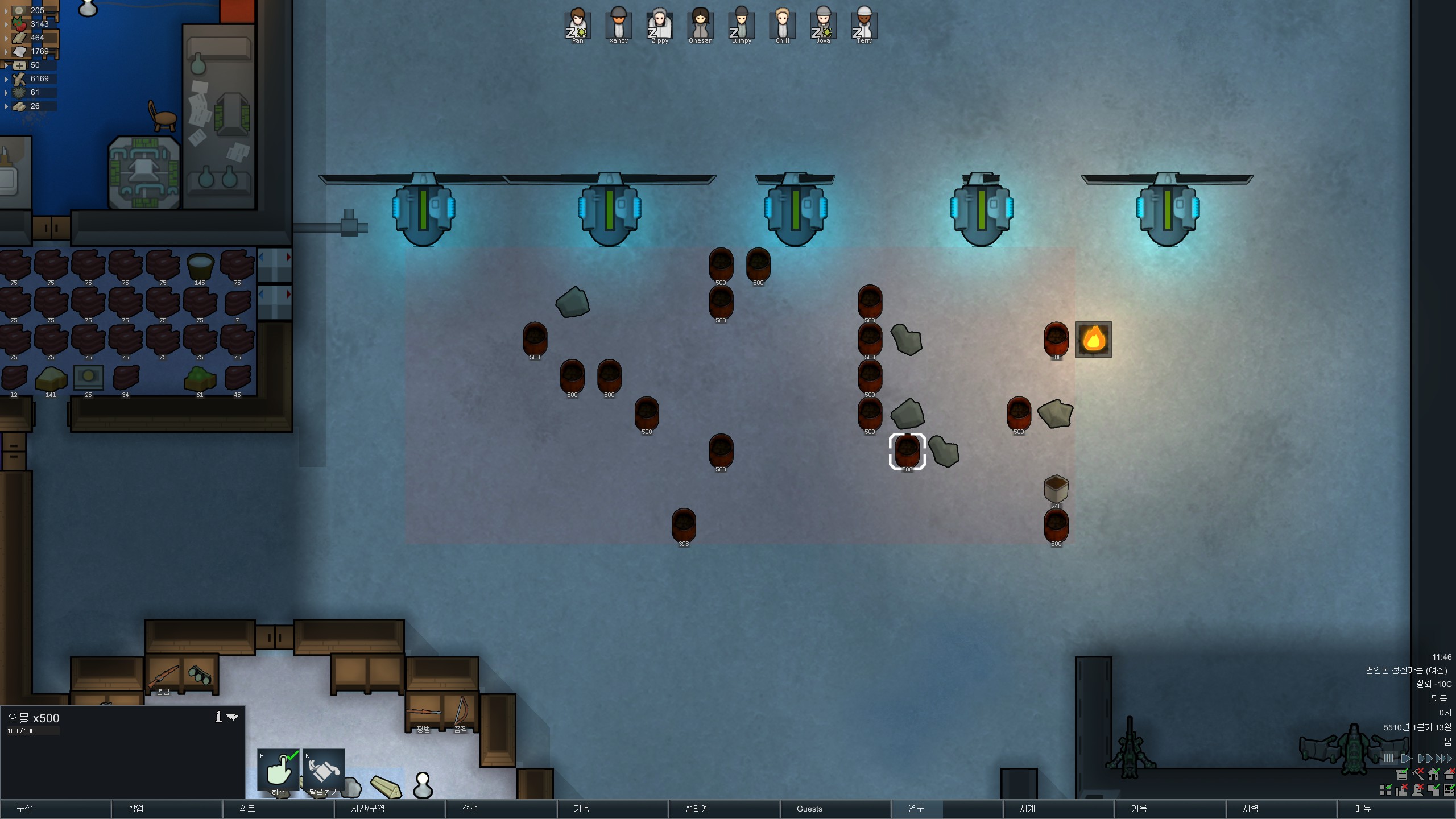Expand the medicine resource category showing 50
This screenshot has height=819, width=1456.
(6, 65)
